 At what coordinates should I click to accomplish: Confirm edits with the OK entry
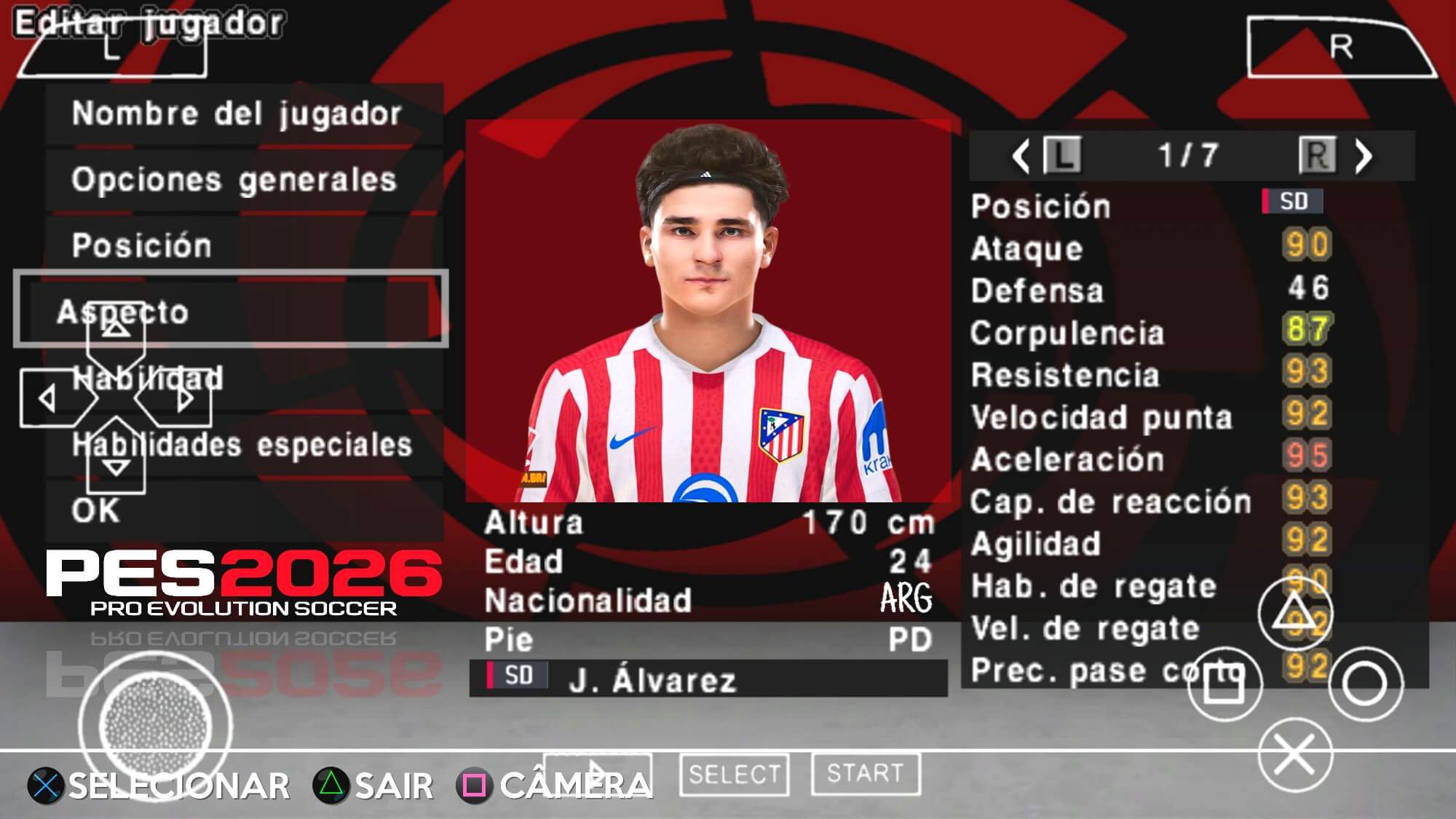coord(96,510)
